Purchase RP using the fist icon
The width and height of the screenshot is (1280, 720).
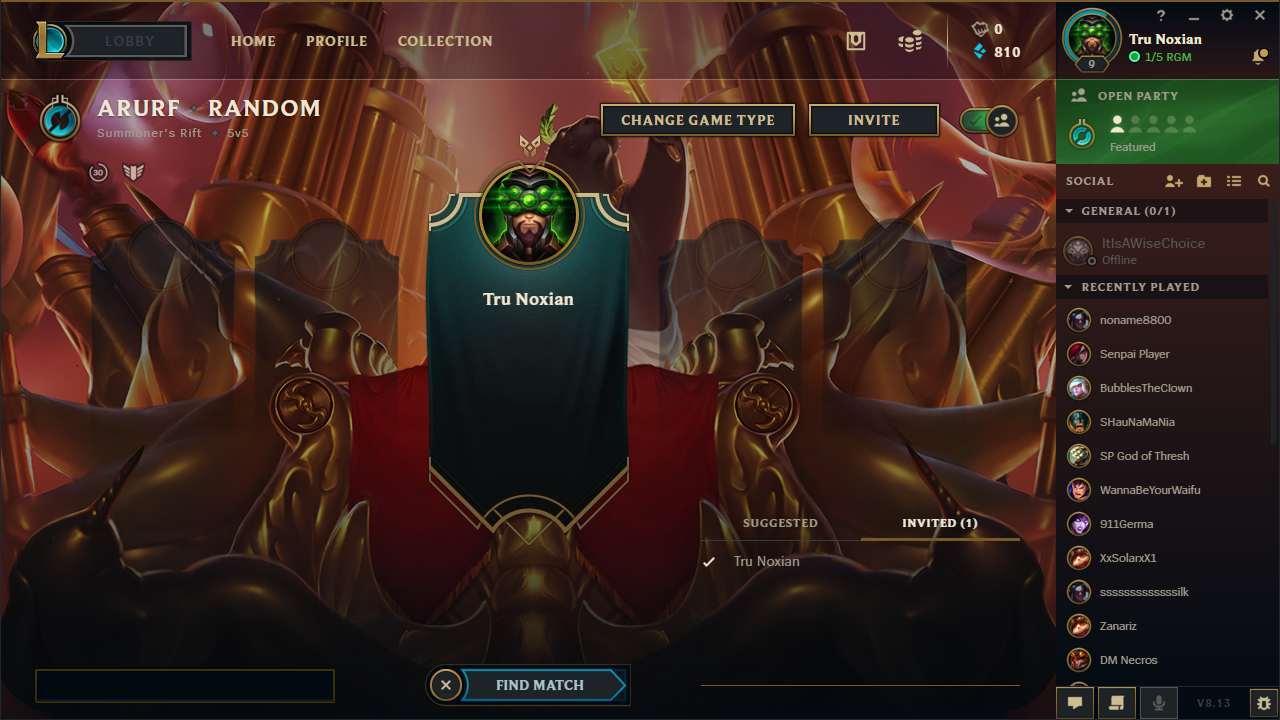[x=981, y=29]
